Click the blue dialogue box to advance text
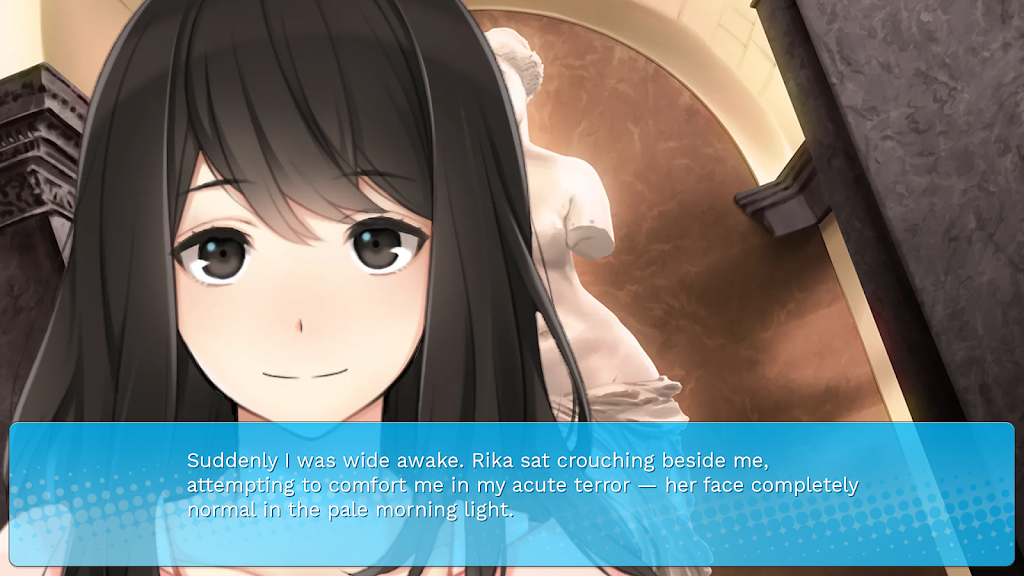The height and width of the screenshot is (576, 1024). [512, 494]
